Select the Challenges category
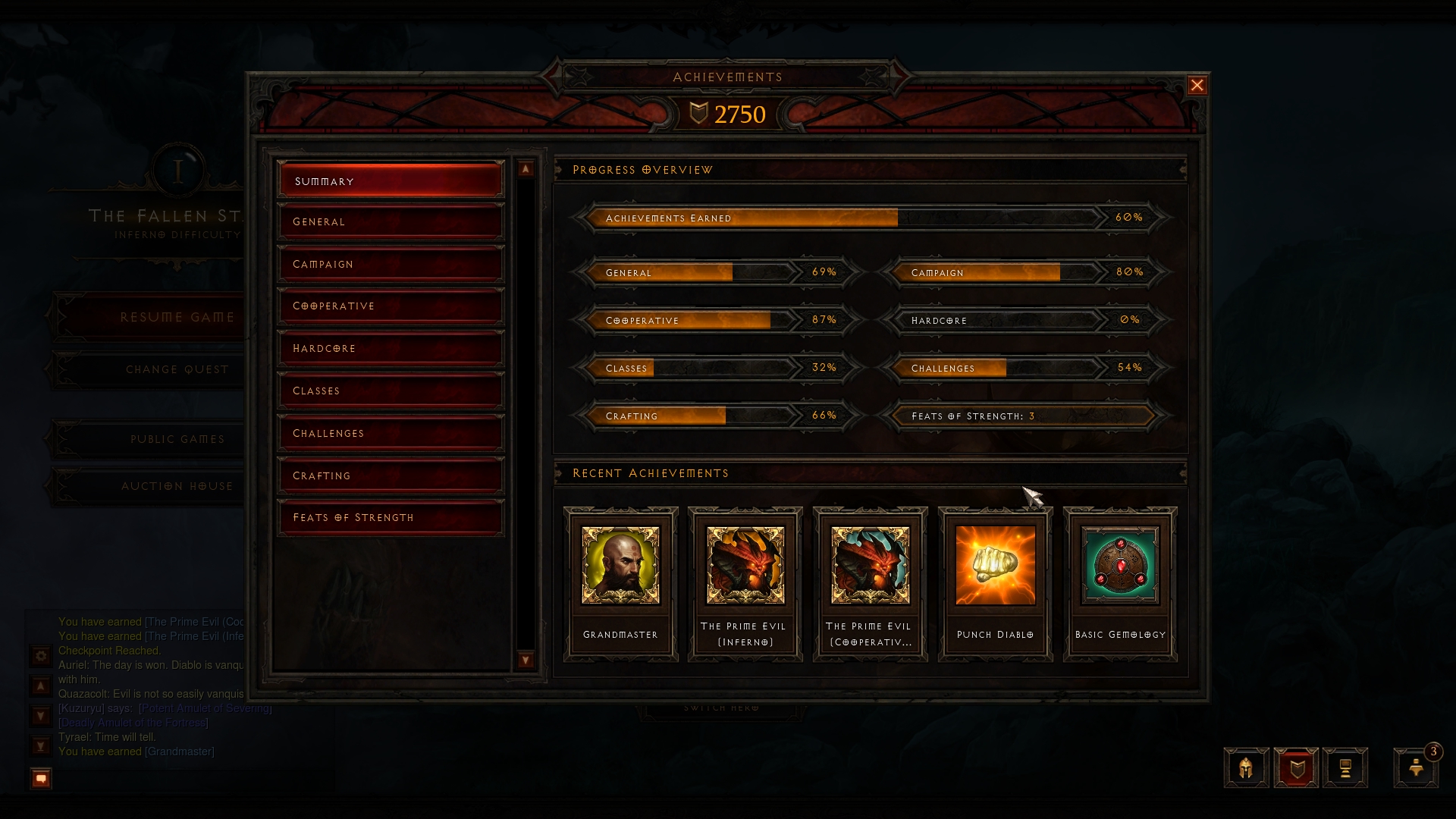 (x=391, y=433)
